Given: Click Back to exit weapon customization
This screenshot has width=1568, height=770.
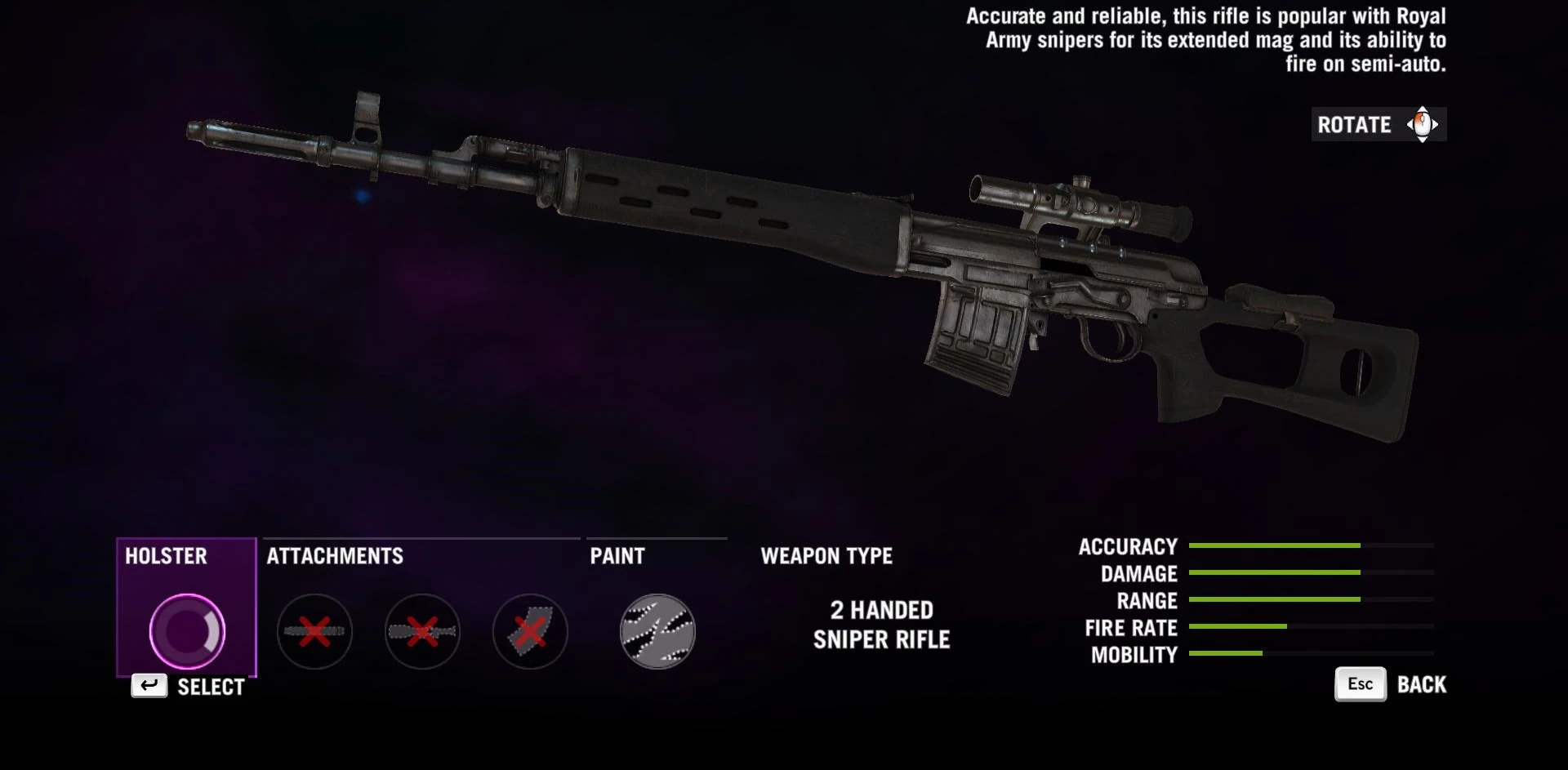Looking at the screenshot, I should click(x=1421, y=684).
